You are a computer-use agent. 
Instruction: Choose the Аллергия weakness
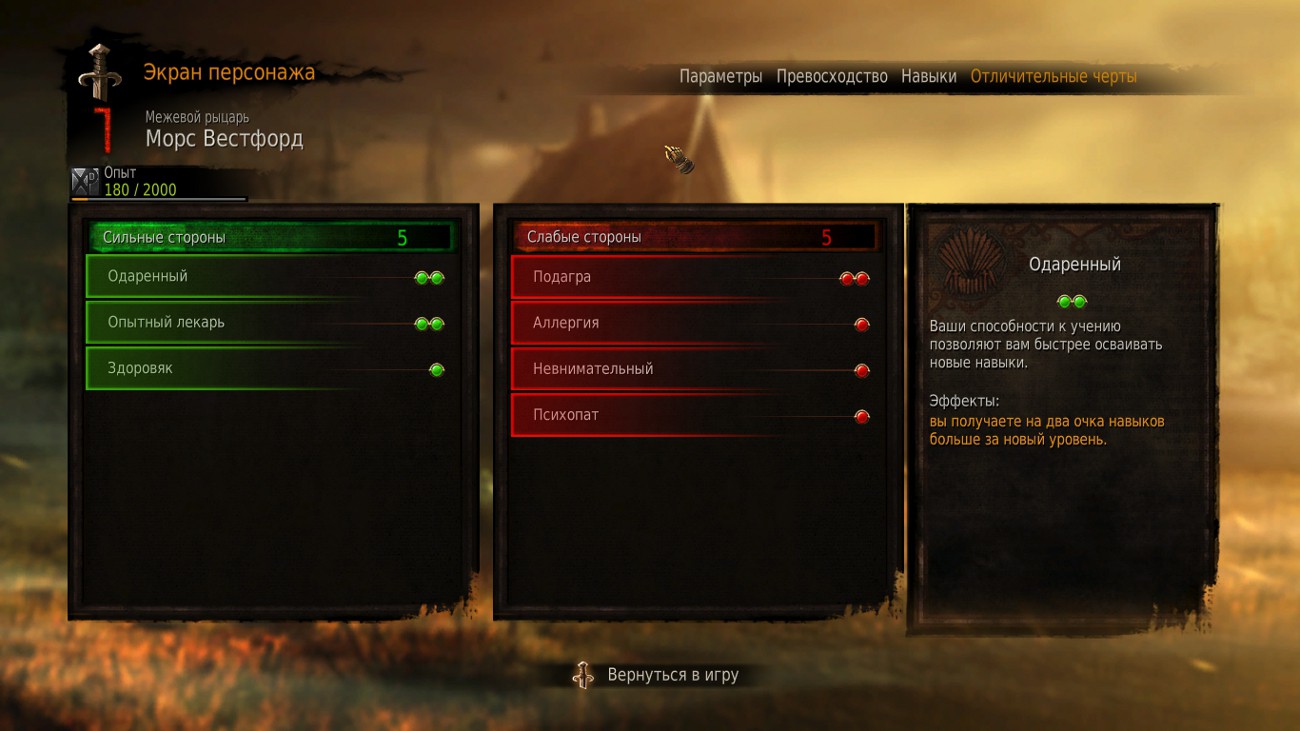pyautogui.click(x=692, y=323)
